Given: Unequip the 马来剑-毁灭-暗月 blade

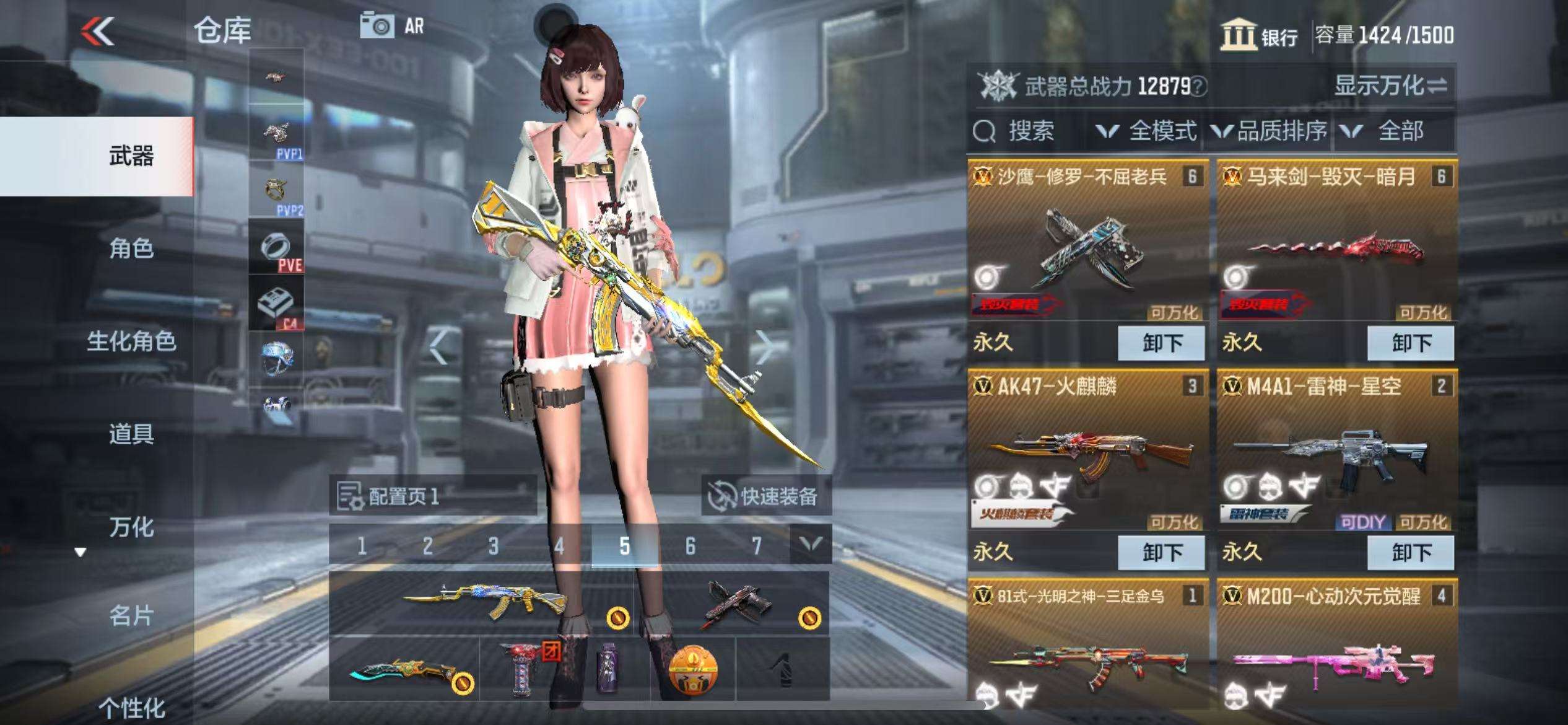Looking at the screenshot, I should [x=1410, y=343].
